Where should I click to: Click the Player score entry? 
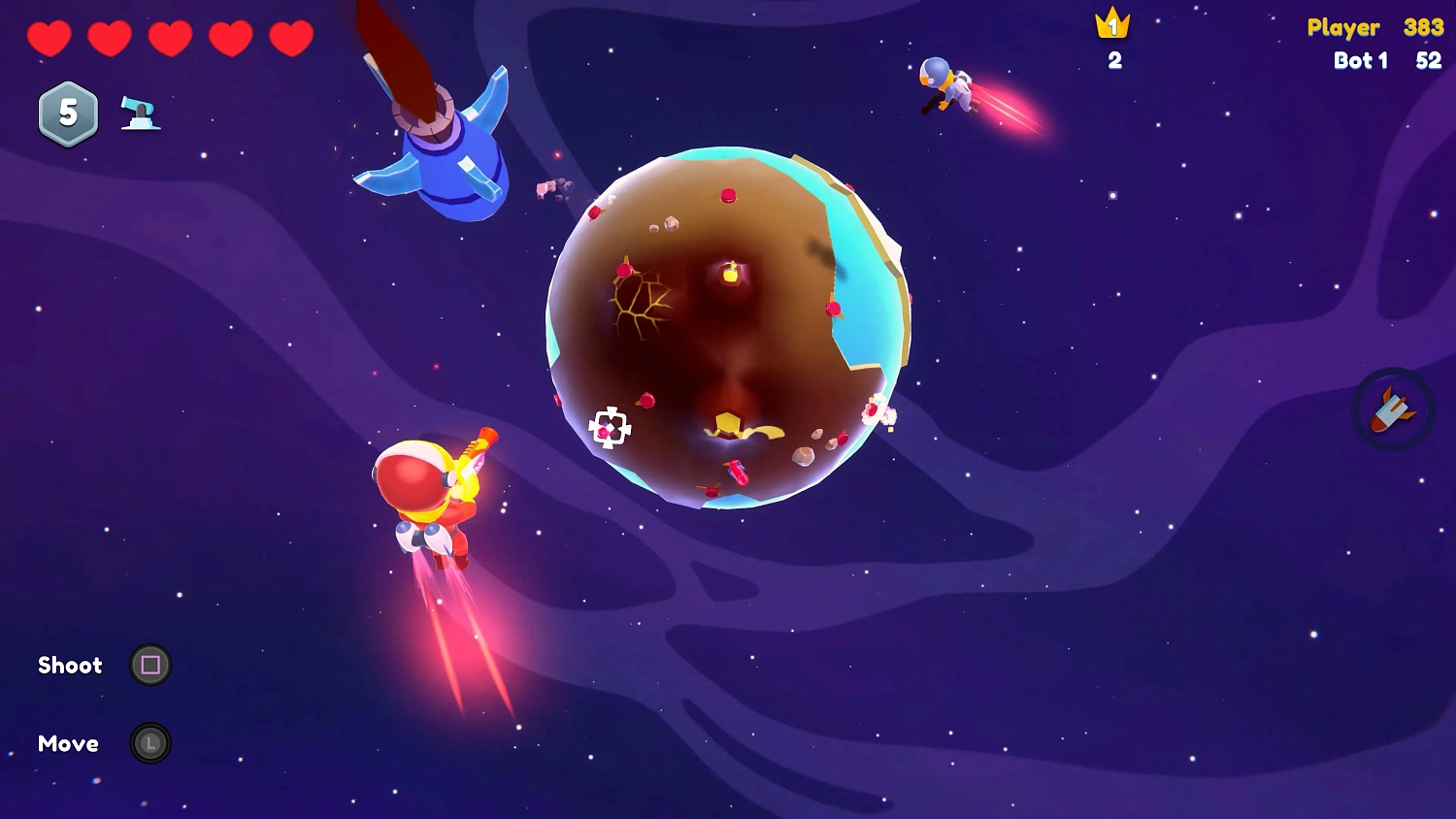tap(1344, 27)
